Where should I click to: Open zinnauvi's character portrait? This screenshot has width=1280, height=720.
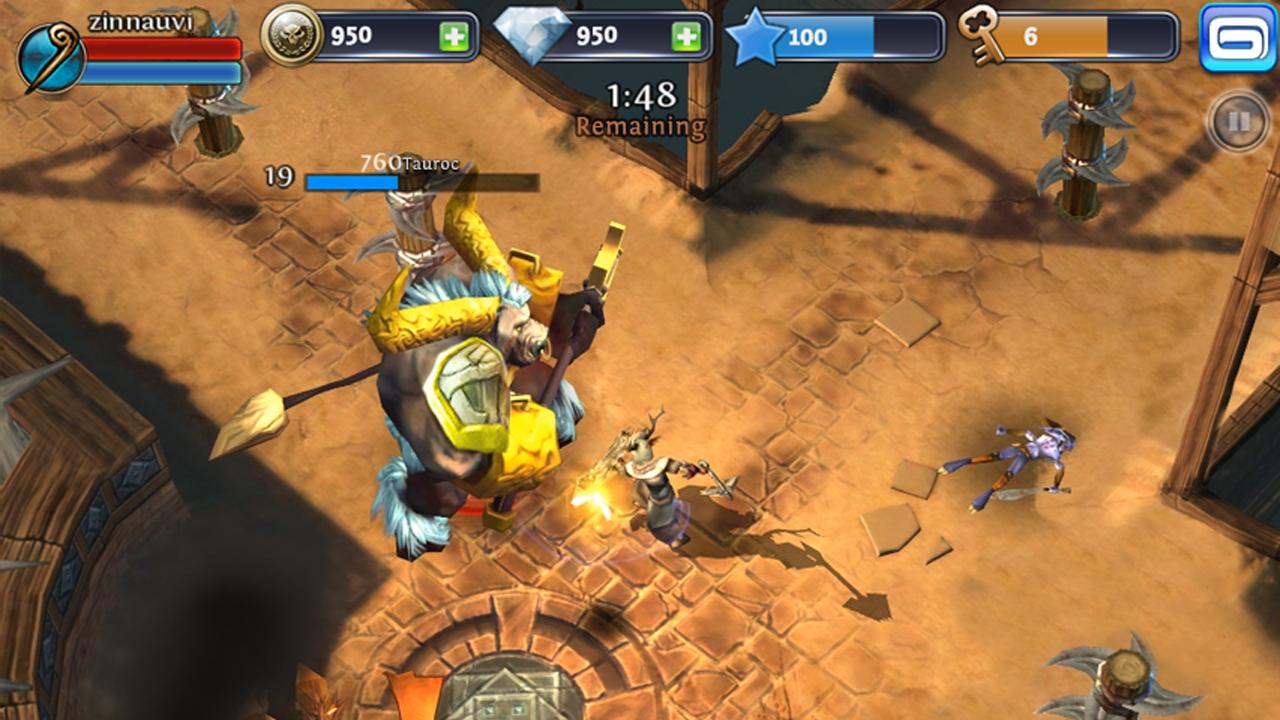click(x=50, y=58)
